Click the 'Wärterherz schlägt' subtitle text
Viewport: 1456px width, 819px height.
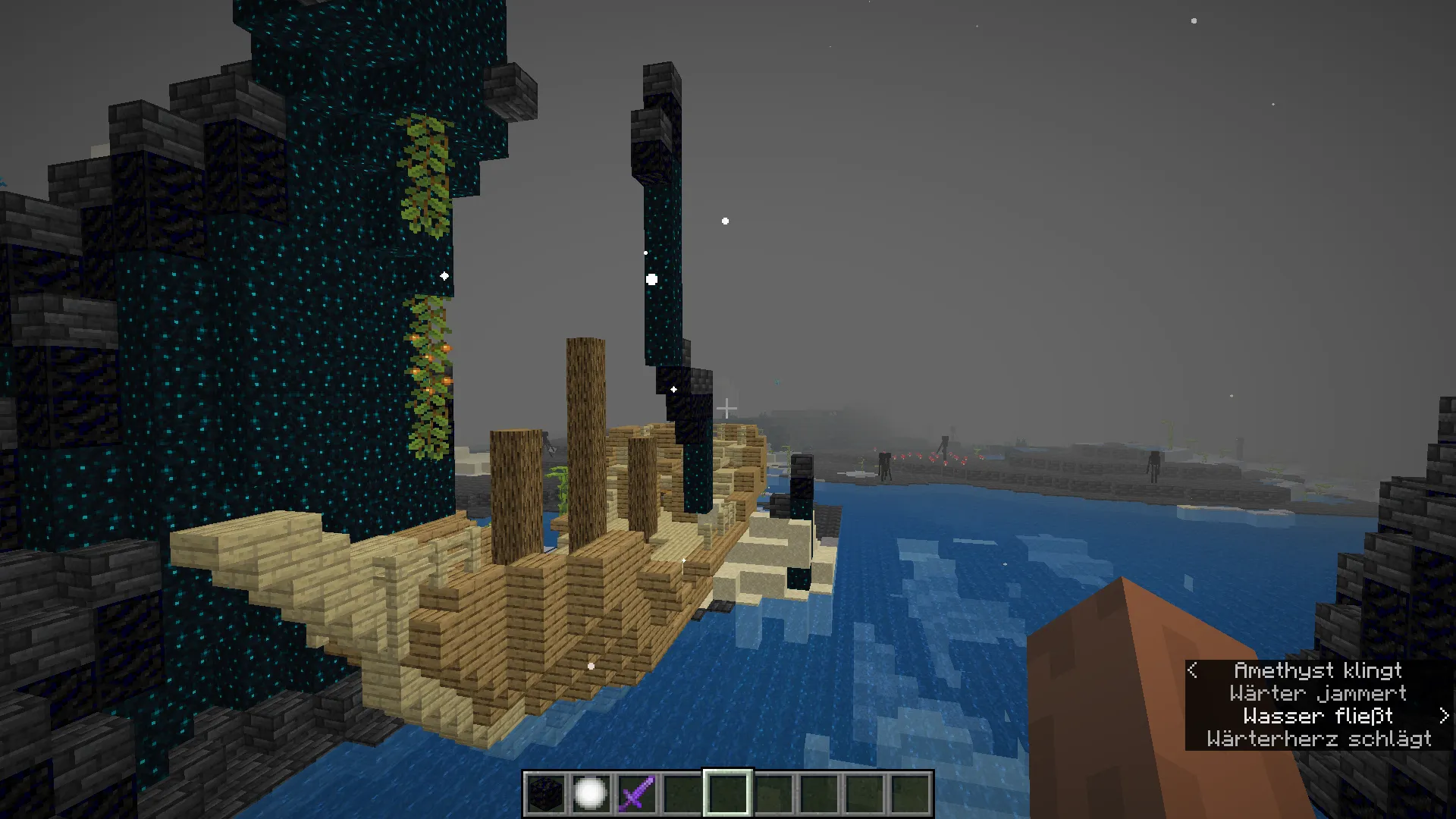coord(1317,739)
